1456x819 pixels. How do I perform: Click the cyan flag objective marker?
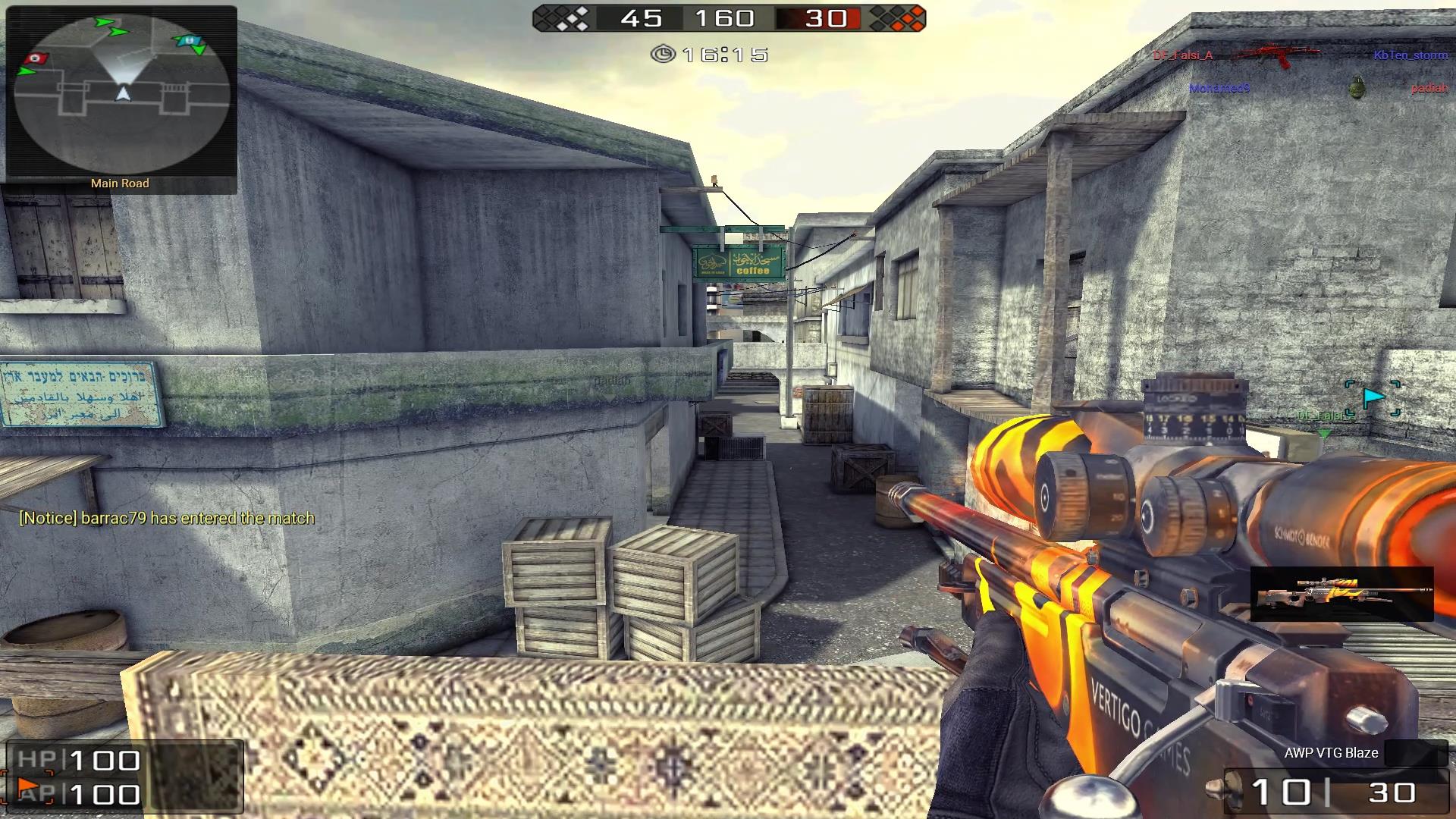pyautogui.click(x=1373, y=397)
